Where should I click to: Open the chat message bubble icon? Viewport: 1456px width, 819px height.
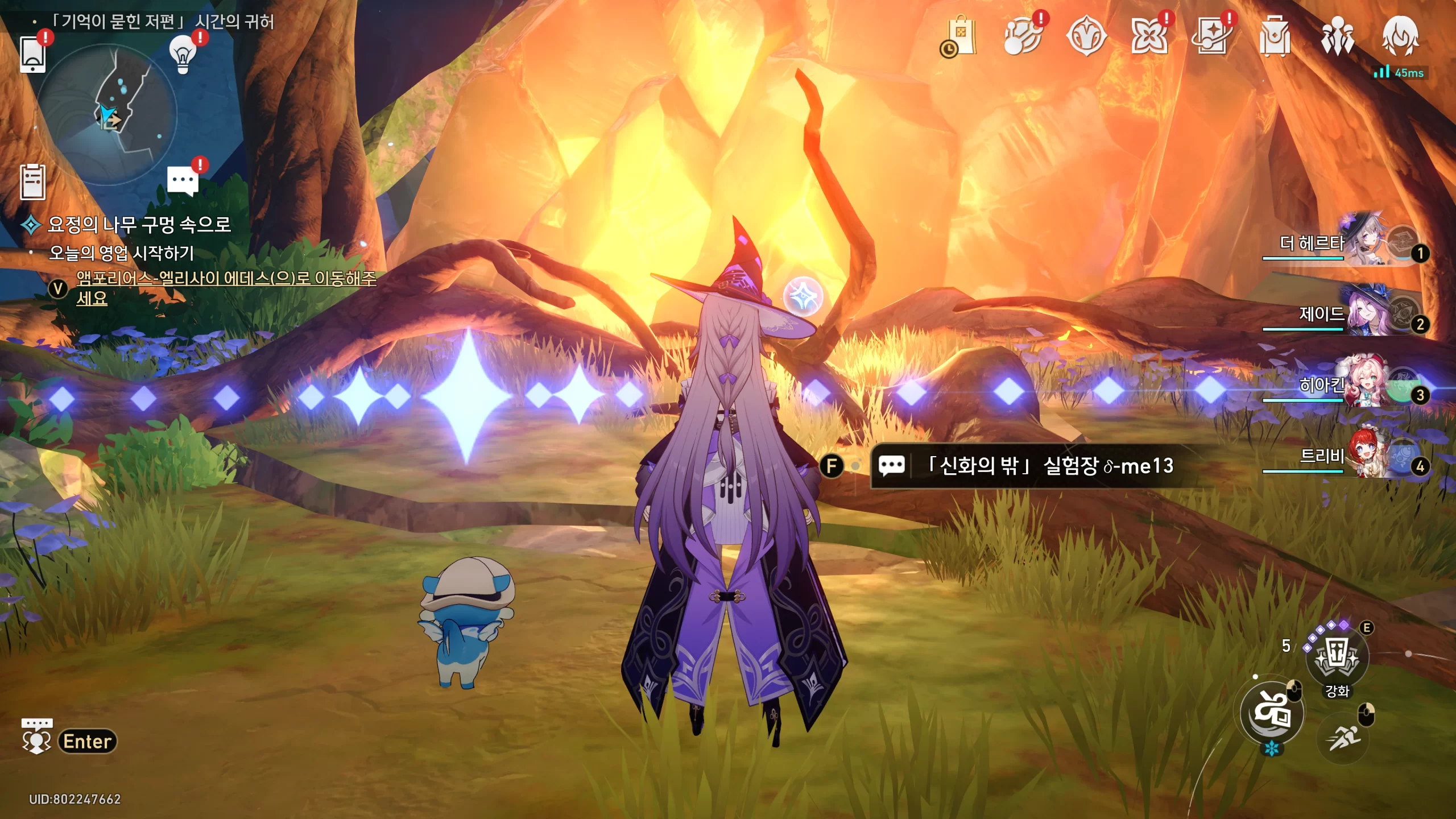[183, 180]
